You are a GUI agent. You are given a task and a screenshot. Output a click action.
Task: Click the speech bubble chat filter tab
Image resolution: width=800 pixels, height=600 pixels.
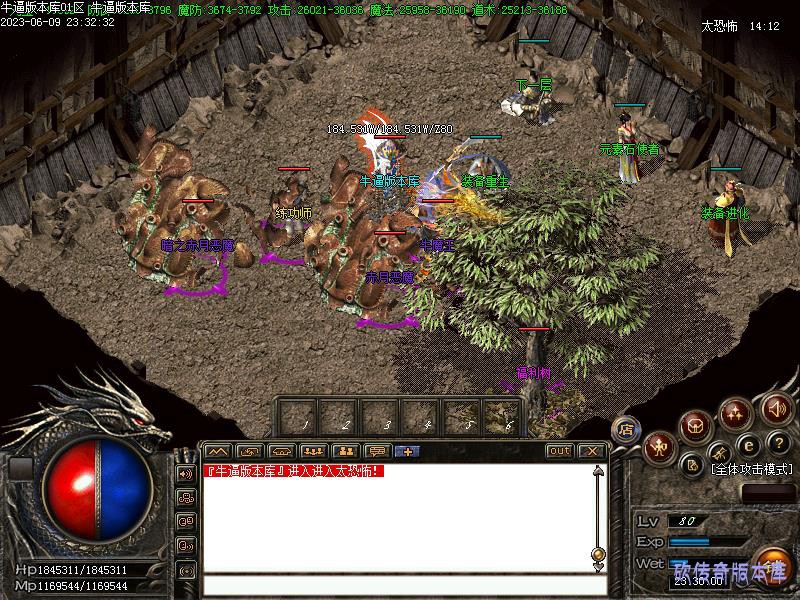(x=377, y=451)
